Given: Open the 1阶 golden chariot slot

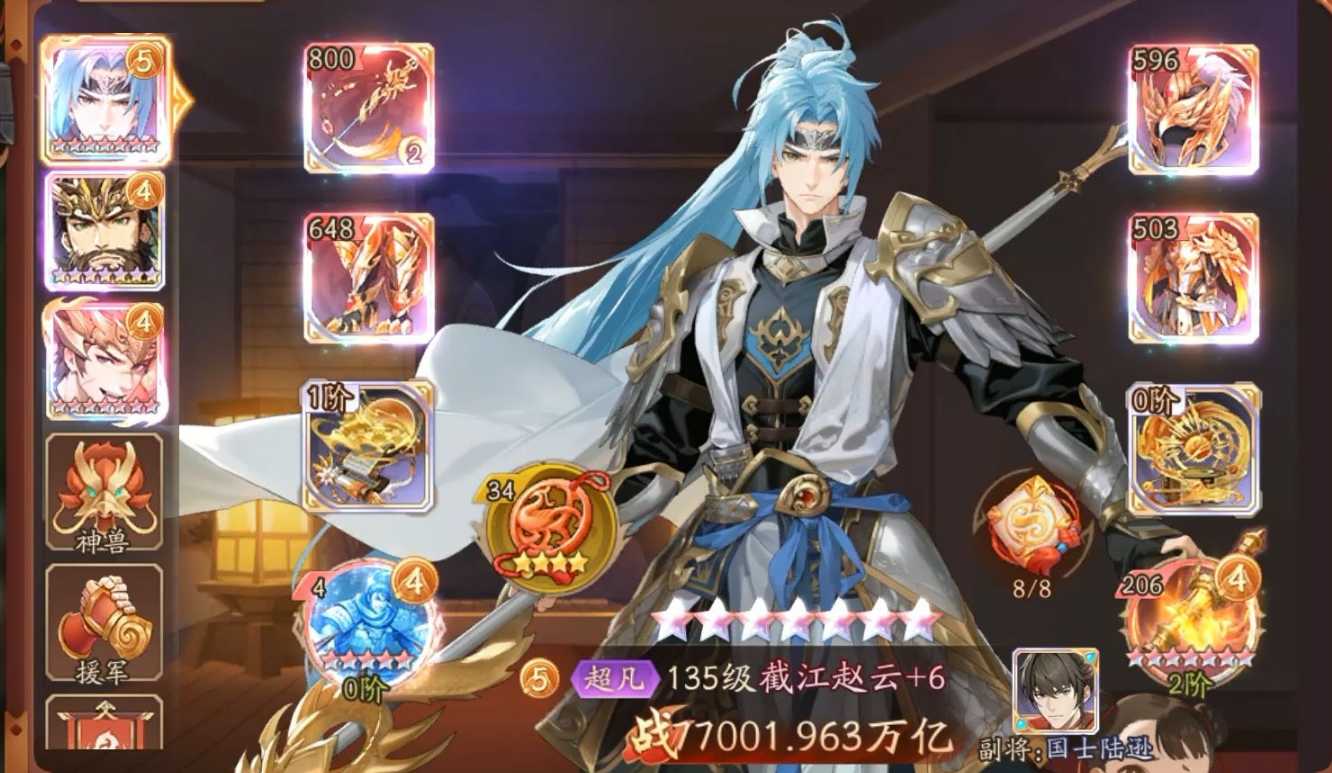Looking at the screenshot, I should [x=370, y=450].
